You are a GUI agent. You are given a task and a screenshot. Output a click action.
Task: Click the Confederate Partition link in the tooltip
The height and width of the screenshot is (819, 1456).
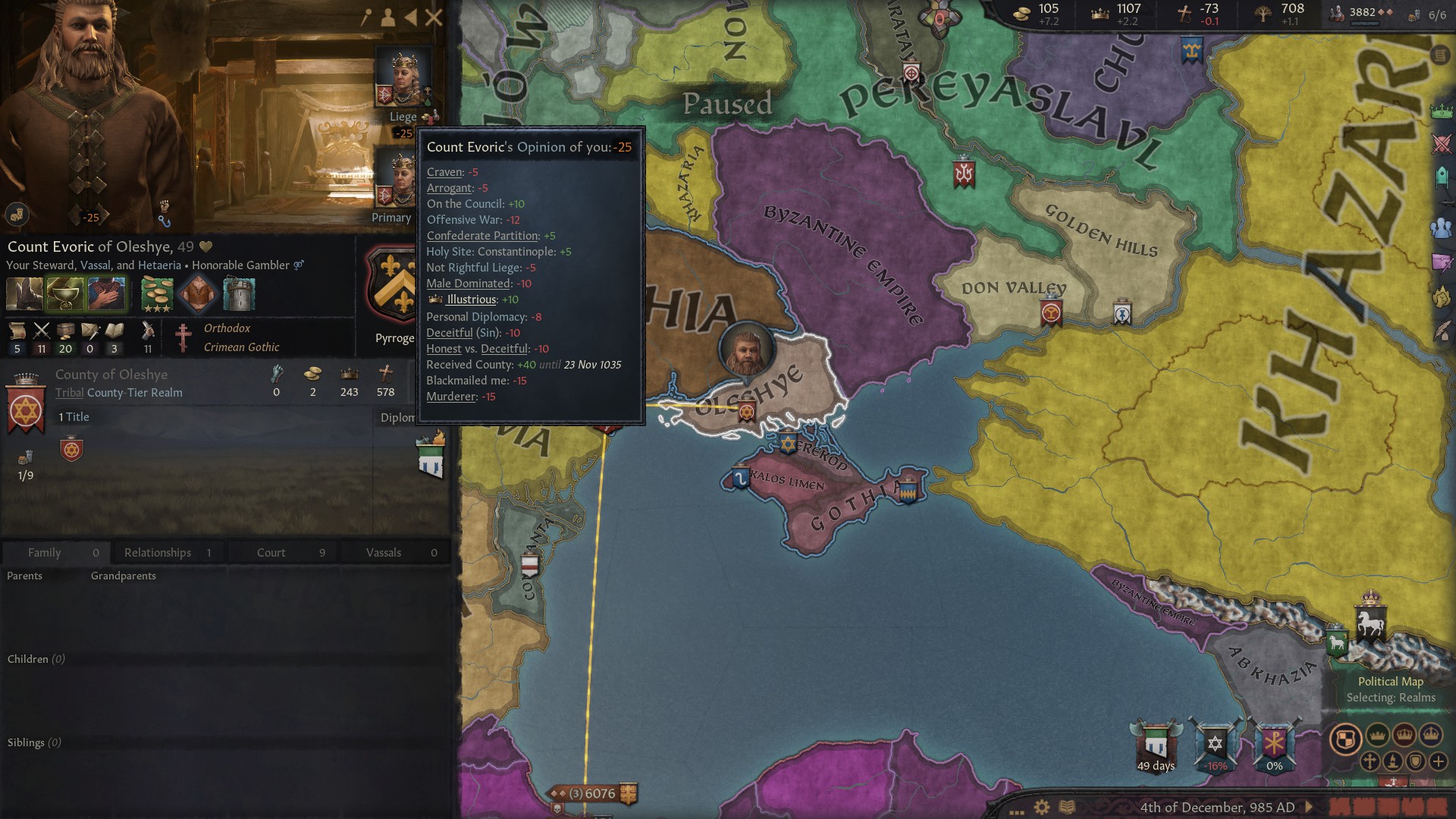(482, 236)
